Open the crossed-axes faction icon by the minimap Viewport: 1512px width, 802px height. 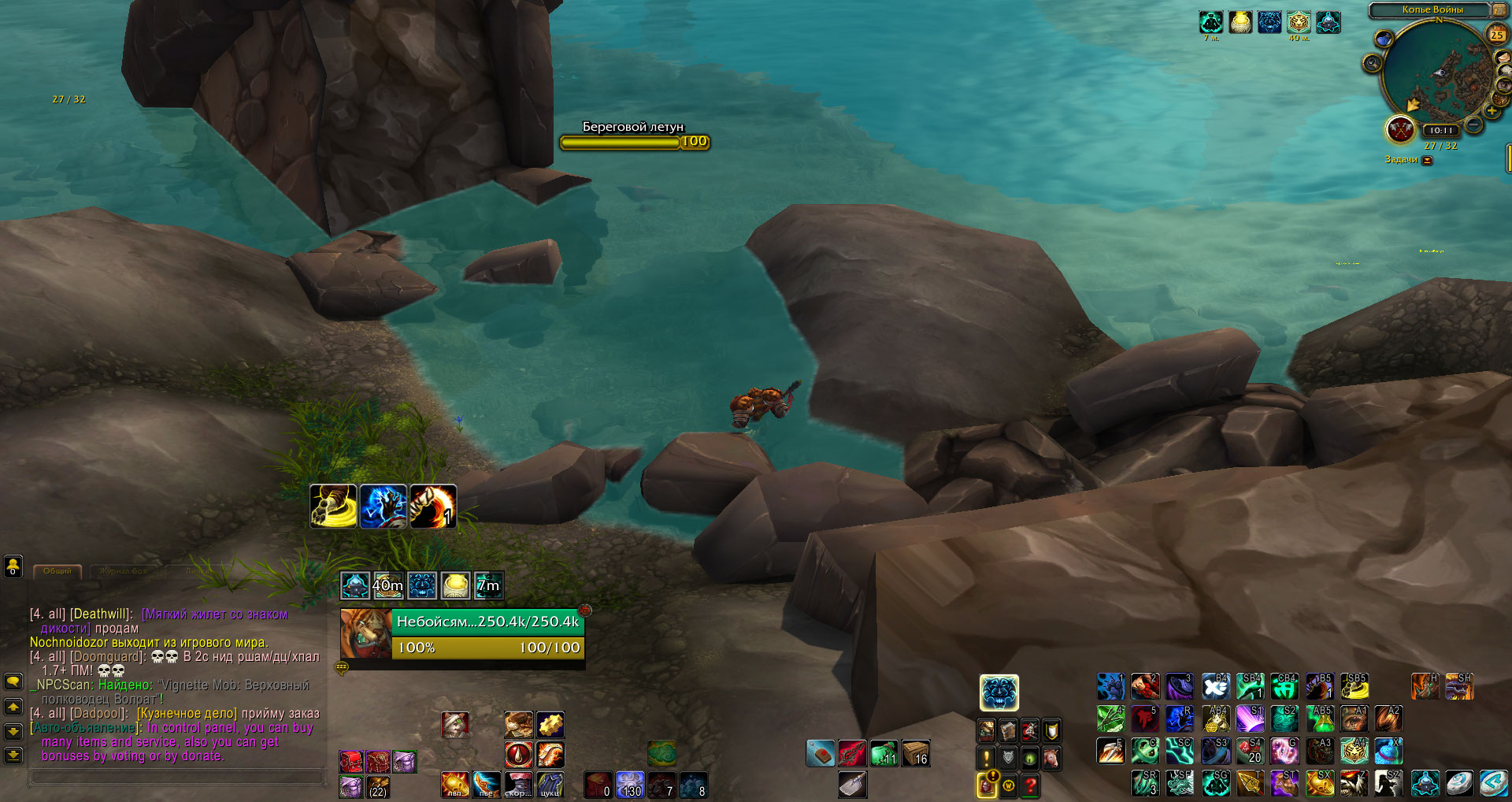[x=1400, y=129]
